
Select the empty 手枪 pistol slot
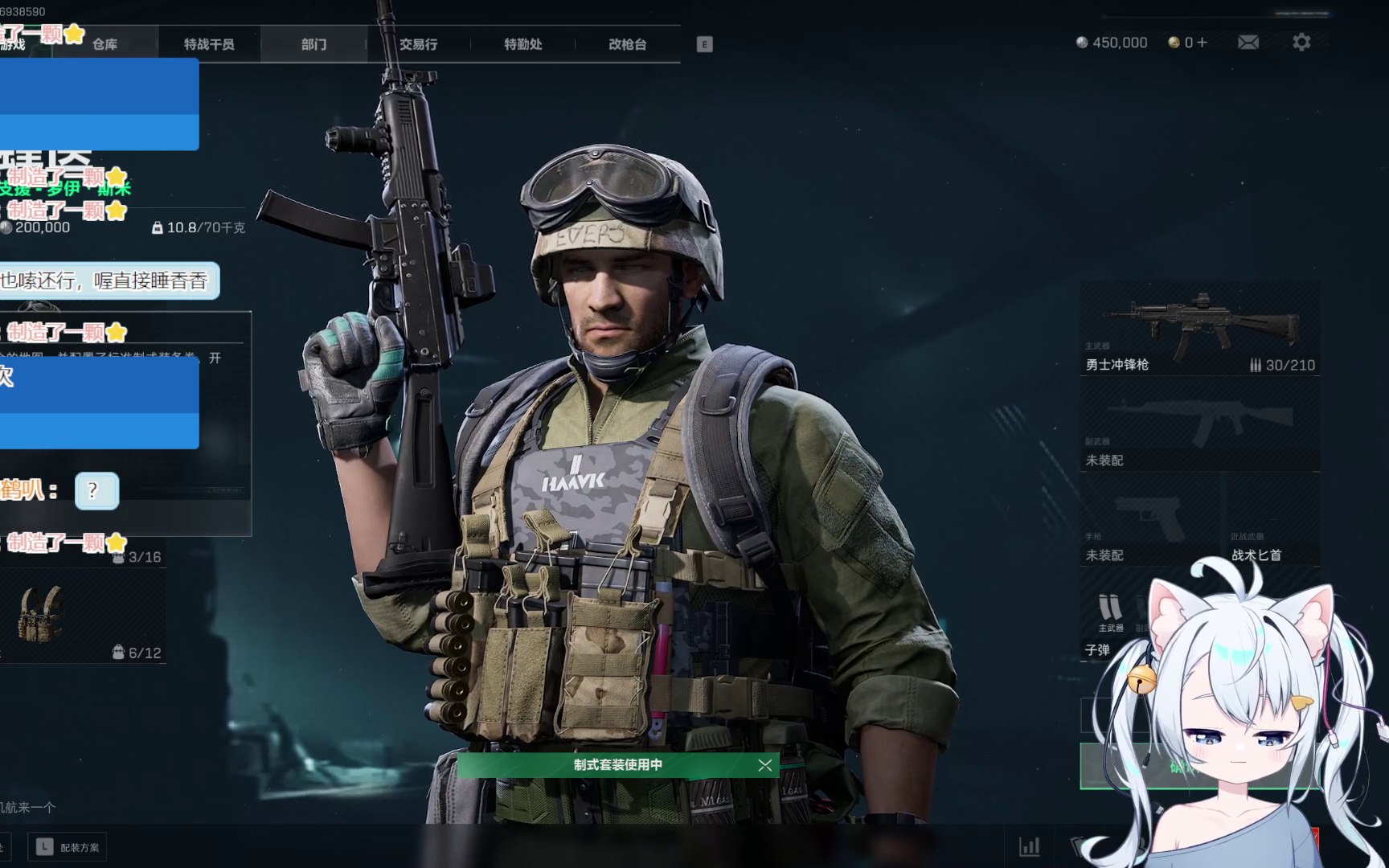(x=1149, y=521)
